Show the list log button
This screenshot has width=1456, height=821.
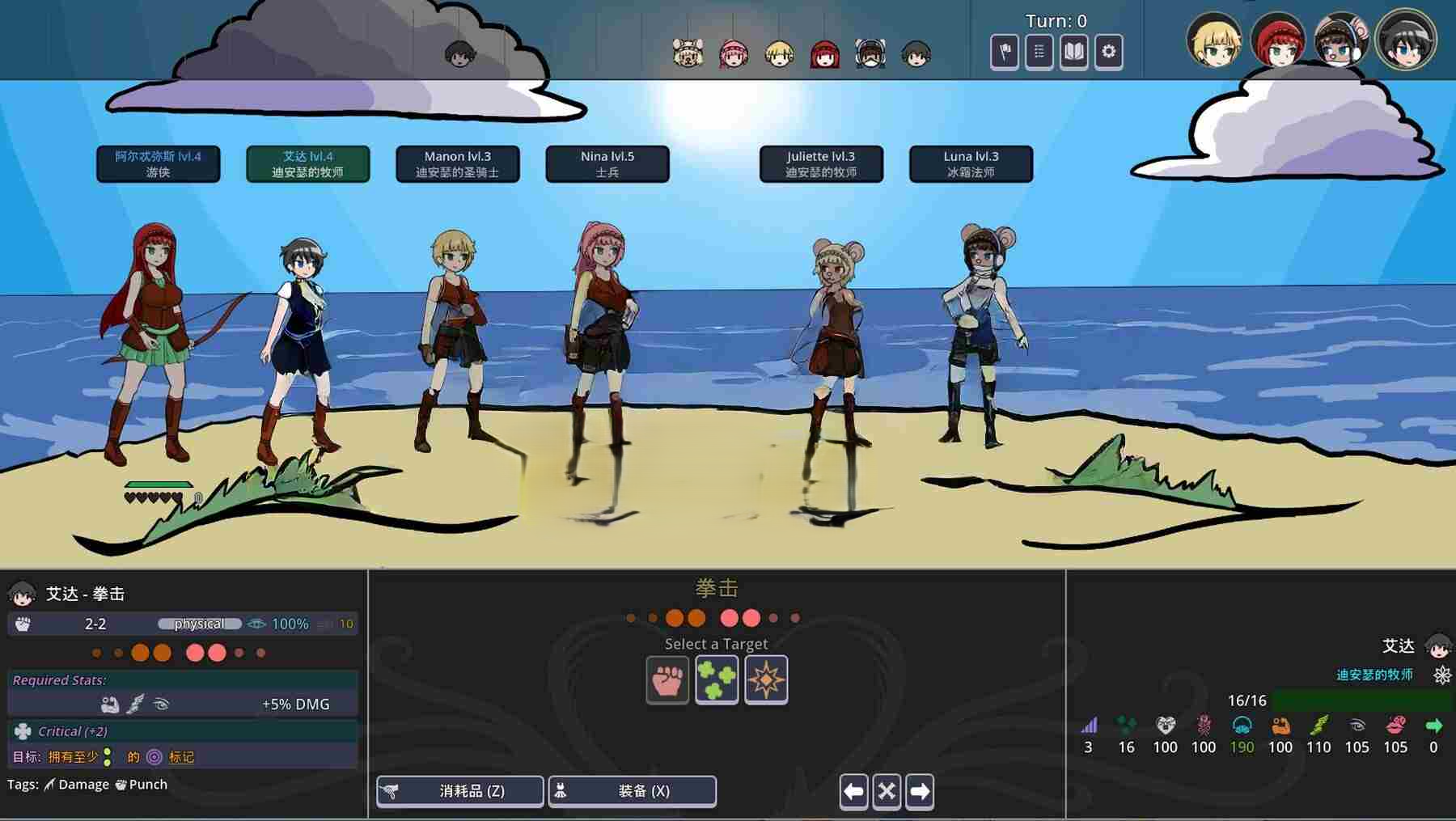click(1039, 52)
